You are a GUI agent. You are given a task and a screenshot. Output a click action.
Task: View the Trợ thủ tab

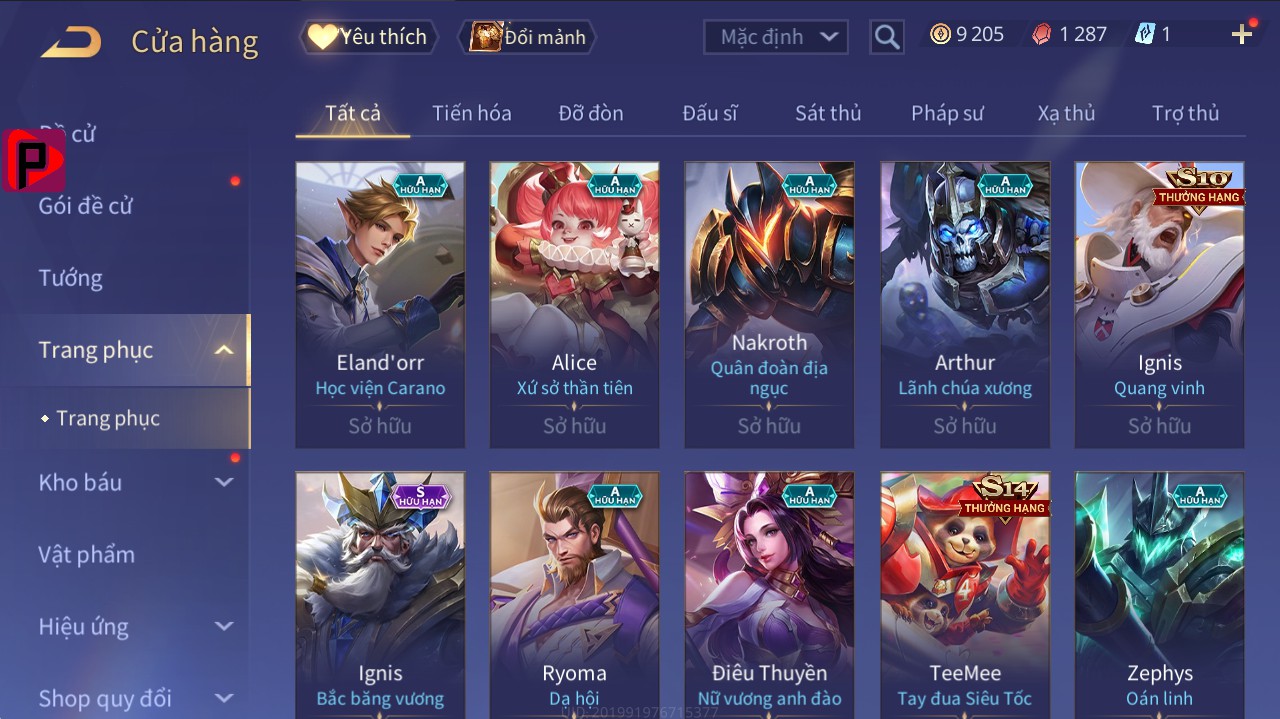1185,113
